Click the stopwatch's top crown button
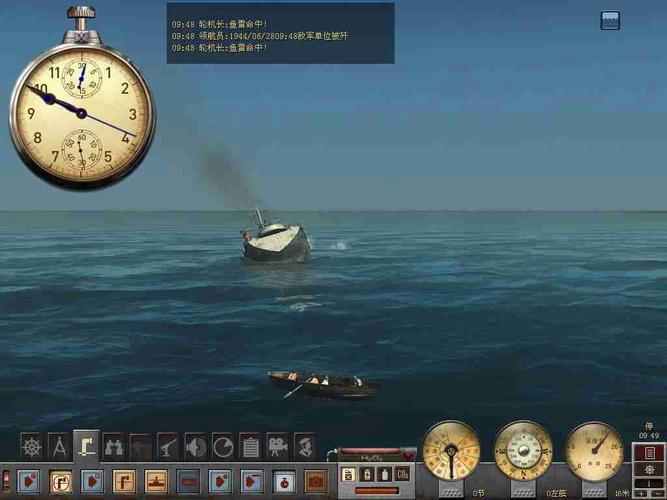Image resolution: width=667 pixels, height=500 pixels. (x=81, y=14)
